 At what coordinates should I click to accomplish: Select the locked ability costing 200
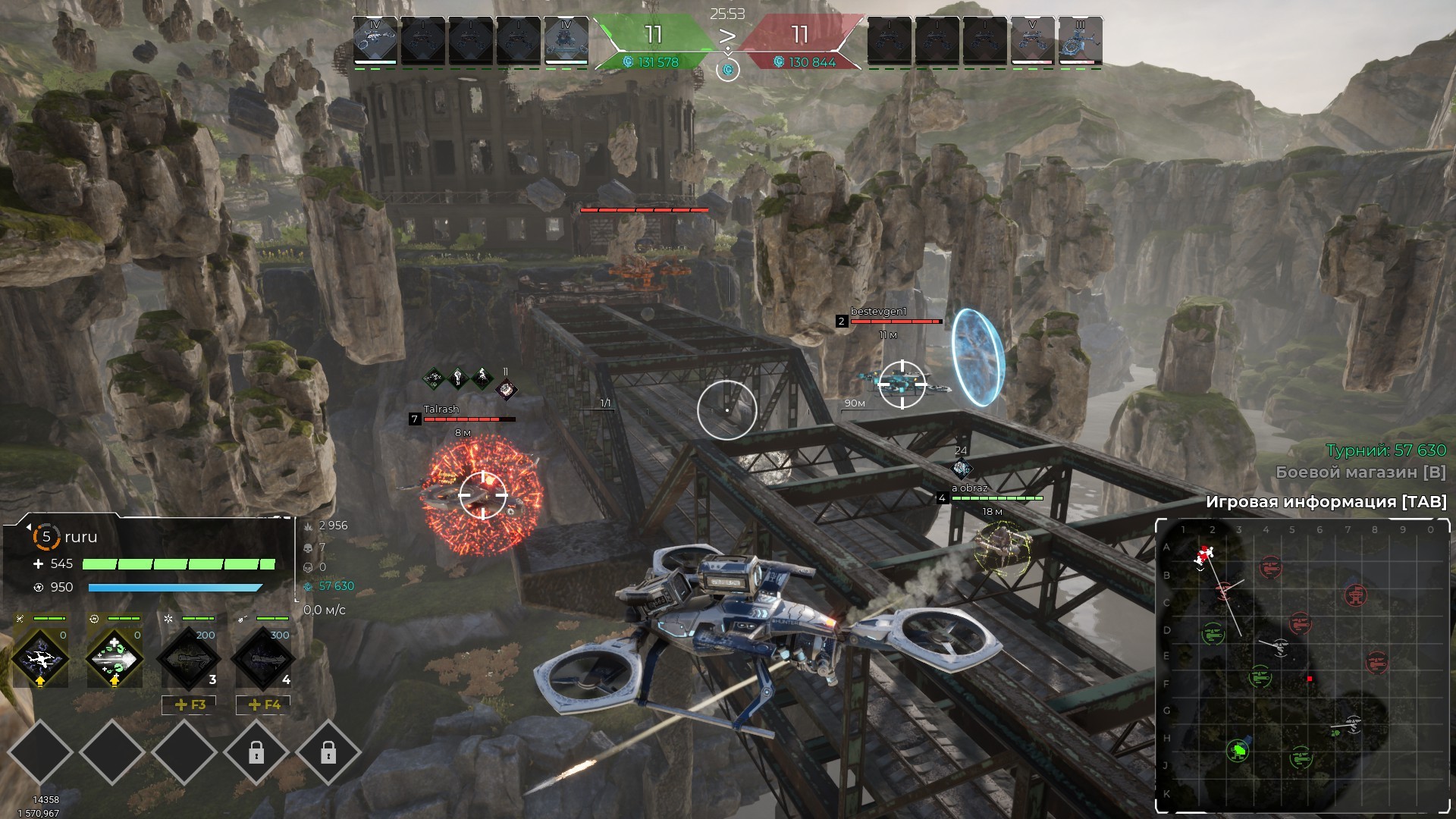[x=187, y=658]
